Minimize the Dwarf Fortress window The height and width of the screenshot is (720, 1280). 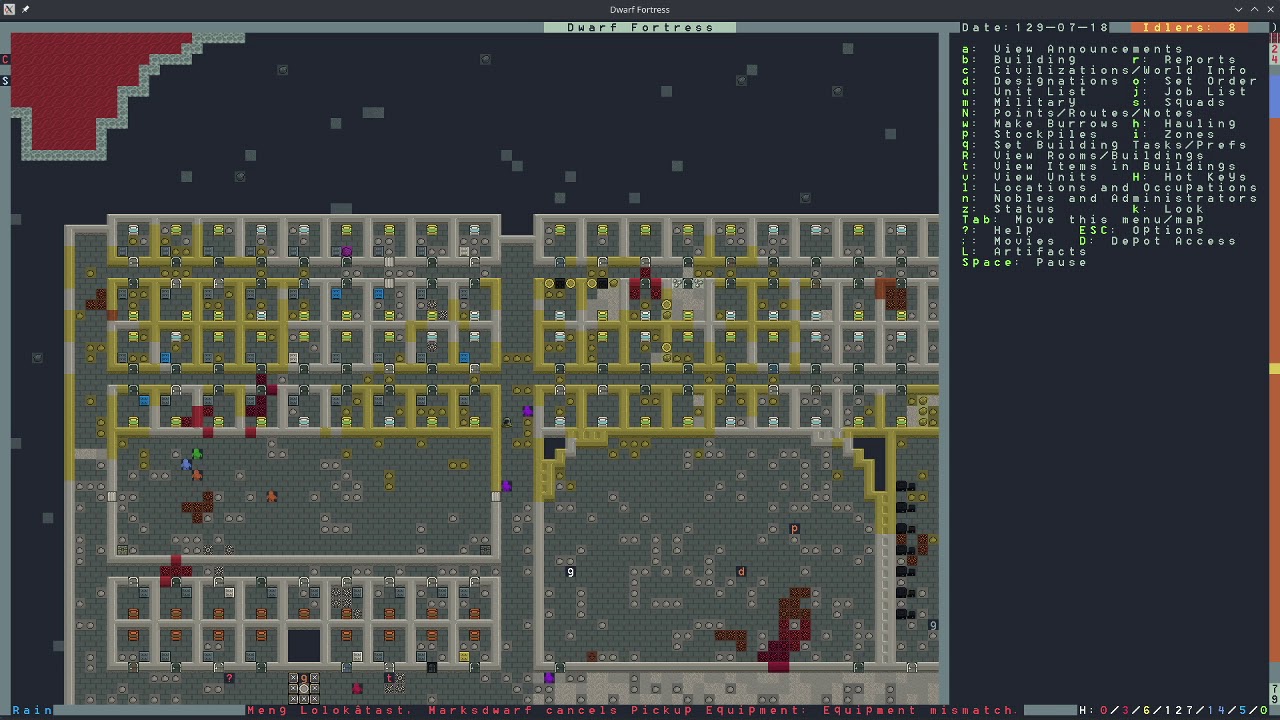tap(1239, 9)
